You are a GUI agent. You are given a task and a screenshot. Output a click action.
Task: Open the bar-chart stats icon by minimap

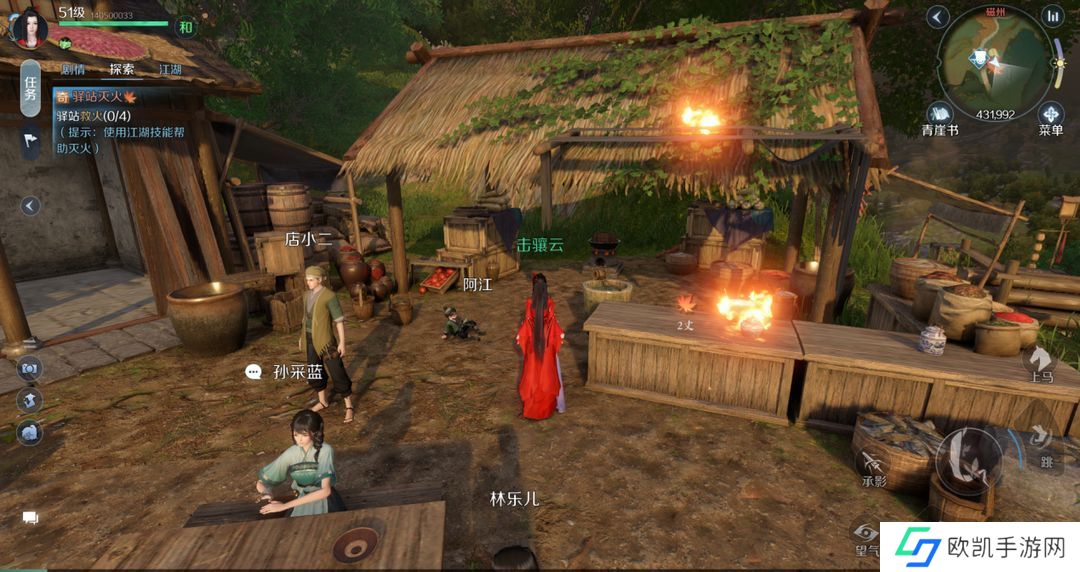[1052, 16]
